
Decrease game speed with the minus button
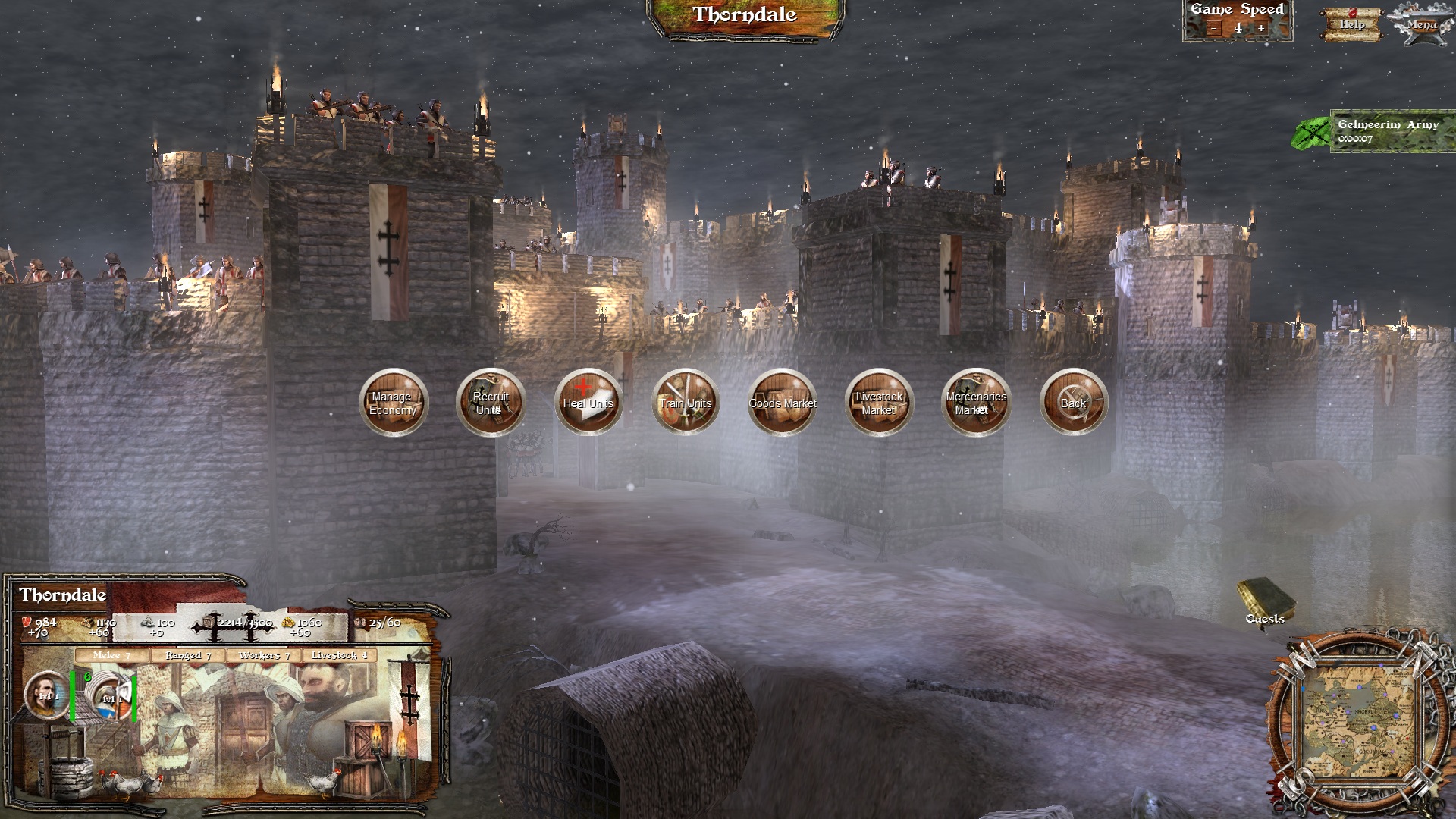click(1214, 29)
